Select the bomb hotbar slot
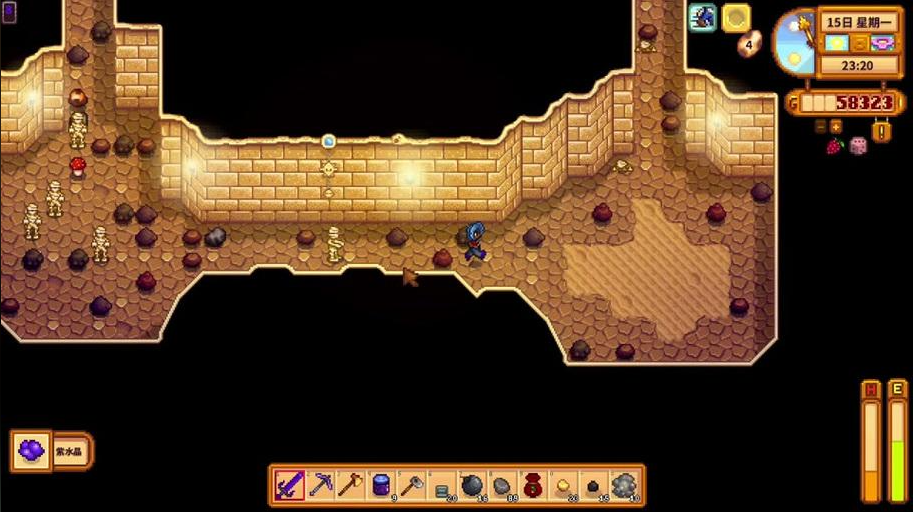 [x=472, y=486]
